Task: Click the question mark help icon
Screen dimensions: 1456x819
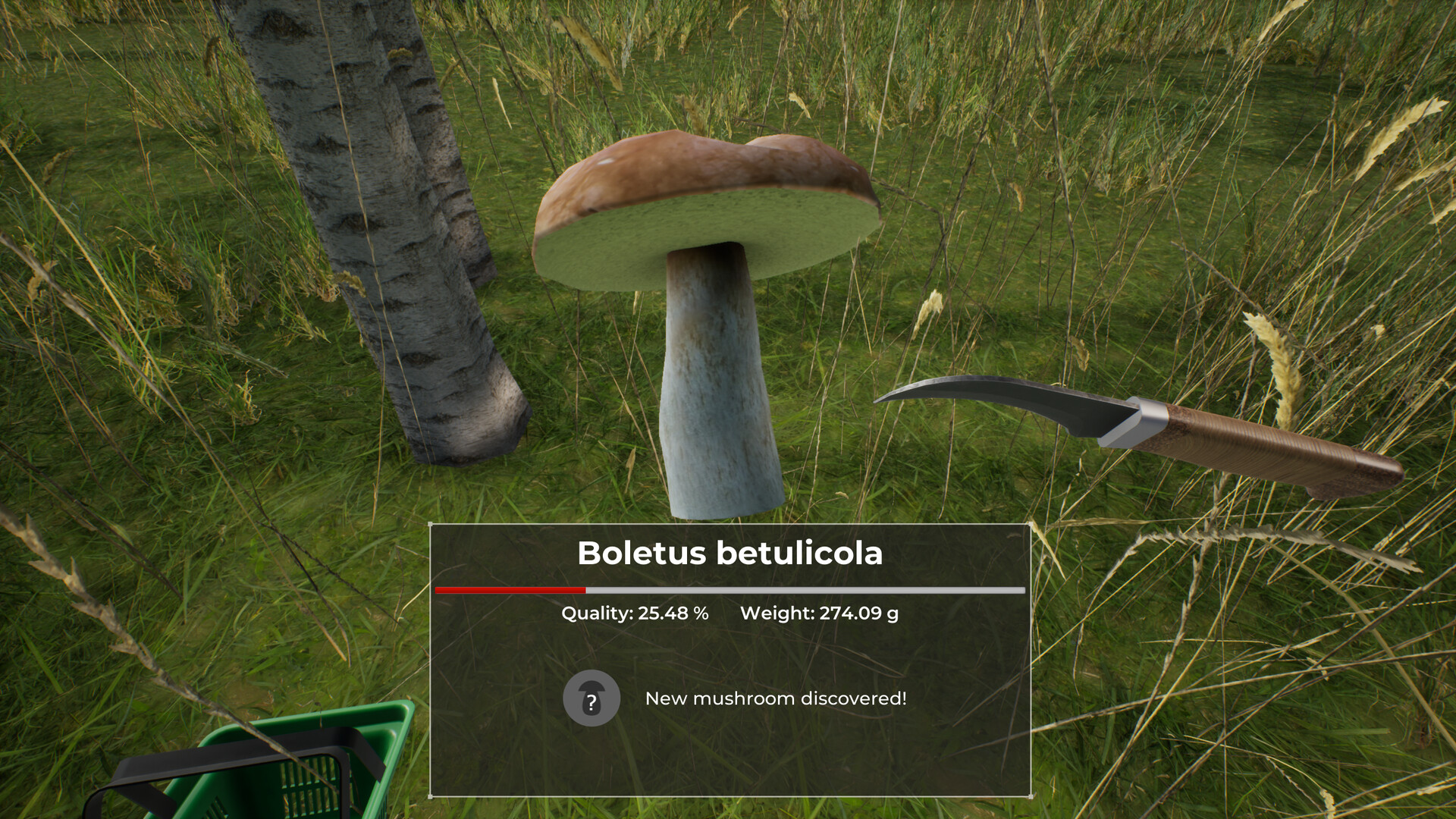Action: point(592,699)
